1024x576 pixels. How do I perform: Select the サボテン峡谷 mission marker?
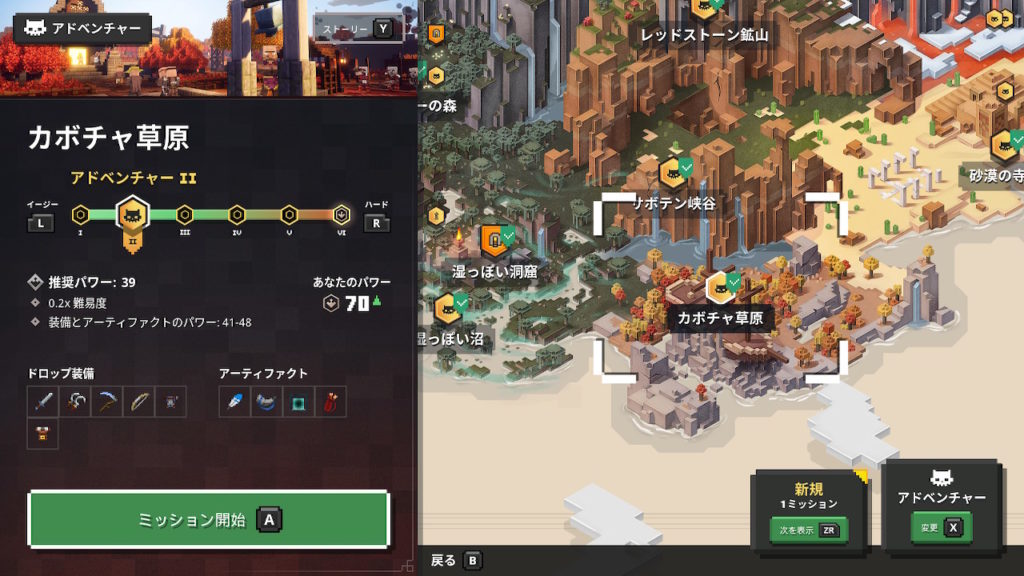[673, 172]
